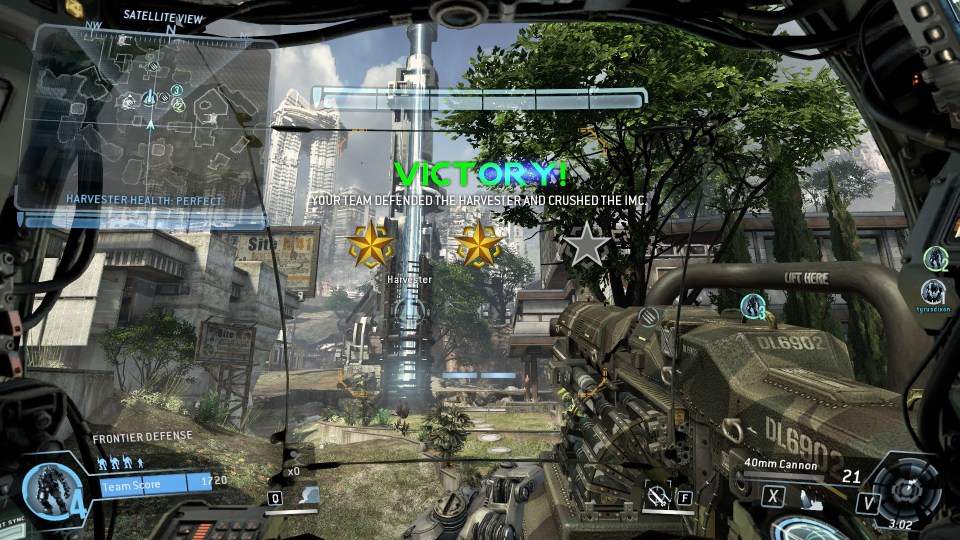Select the ordnance ability icon beside F
Image resolution: width=960 pixels, height=540 pixels.
tap(658, 494)
